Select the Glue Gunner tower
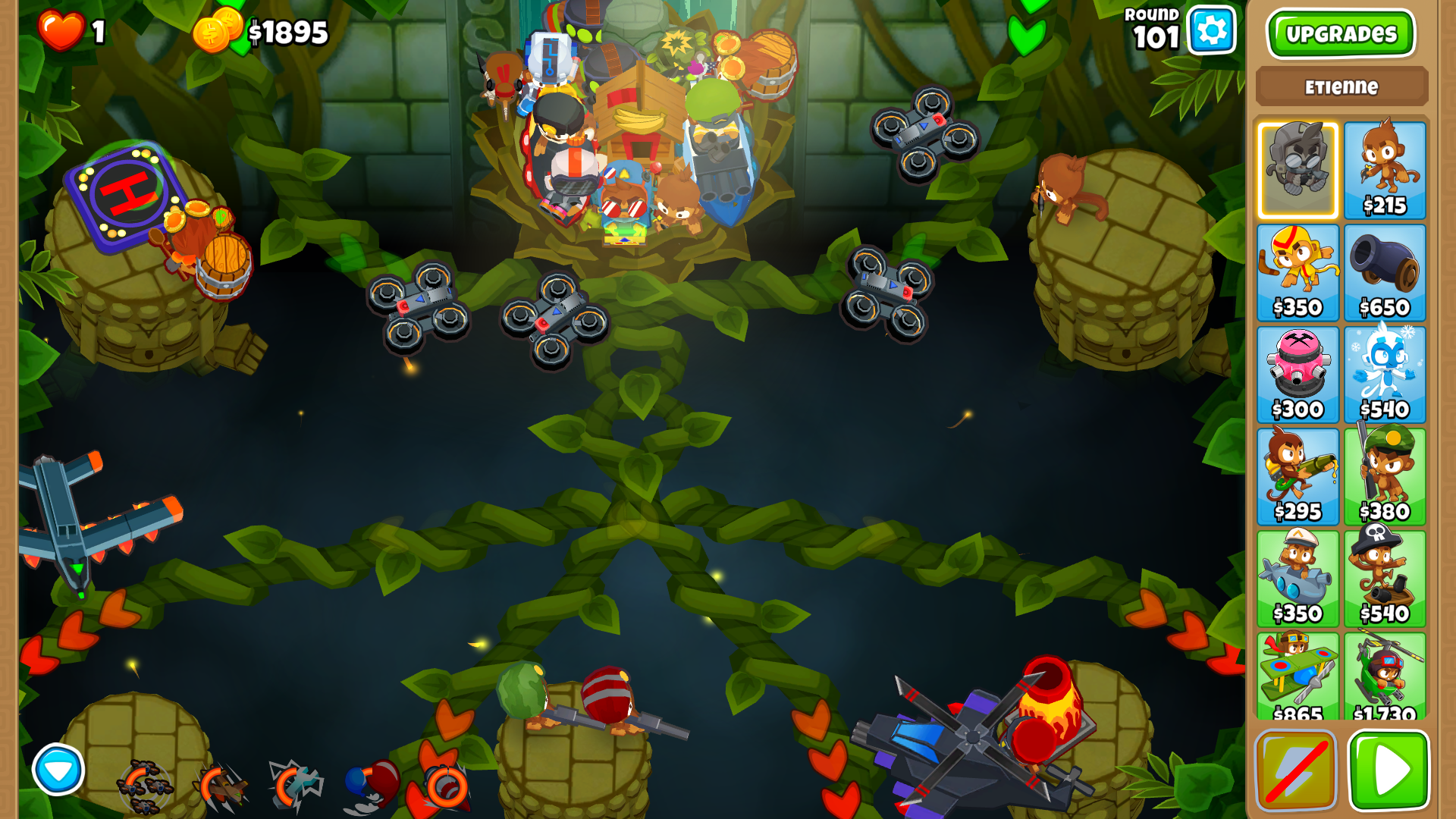This screenshot has width=1456, height=819. (x=1298, y=475)
